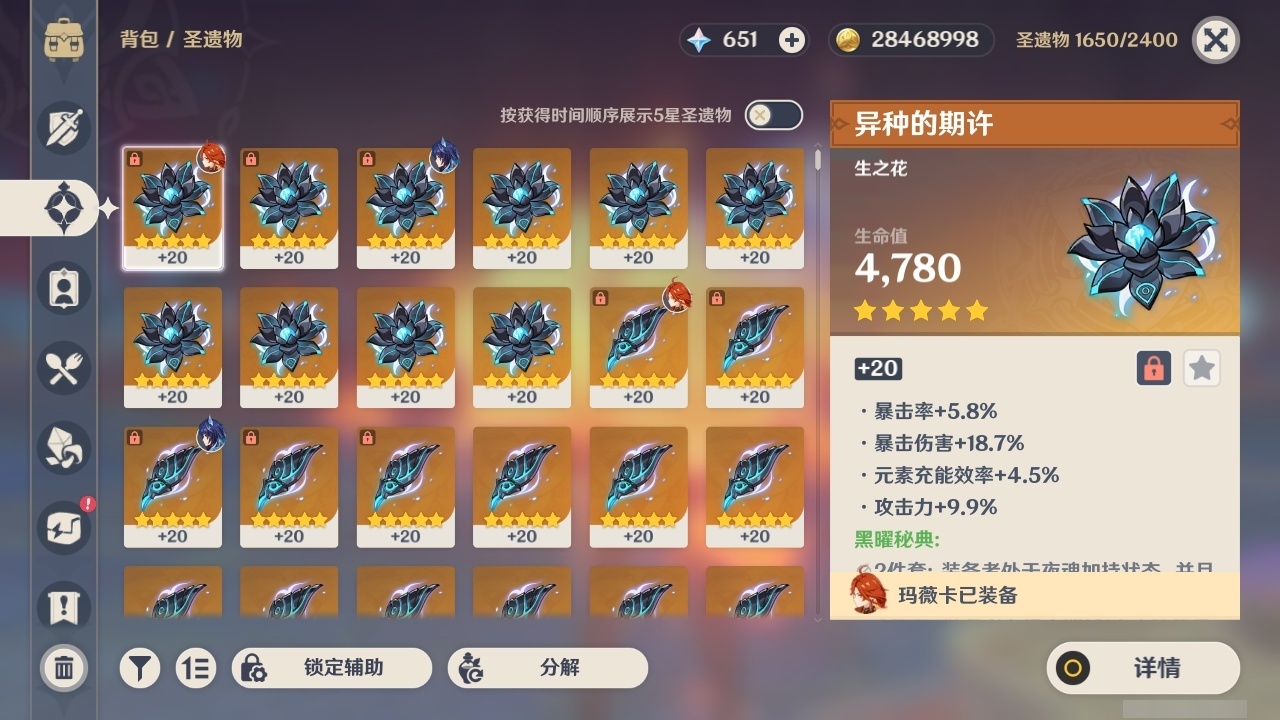Viewport: 1280px width, 720px height.
Task: Toggle the lock on the selected artifact
Action: [1152, 368]
